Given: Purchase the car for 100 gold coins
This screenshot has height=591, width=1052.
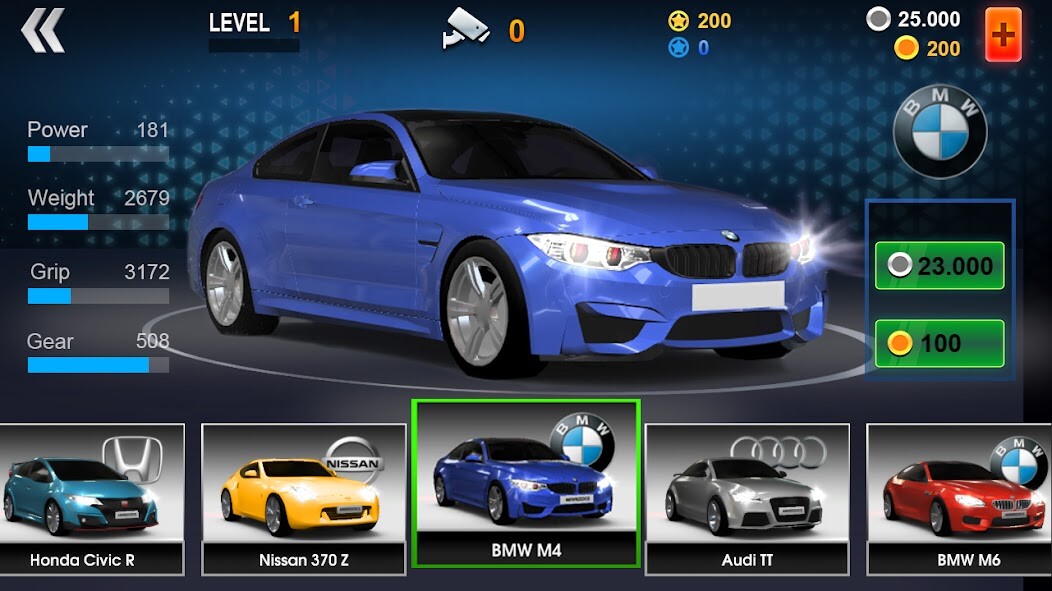Looking at the screenshot, I should [x=939, y=343].
